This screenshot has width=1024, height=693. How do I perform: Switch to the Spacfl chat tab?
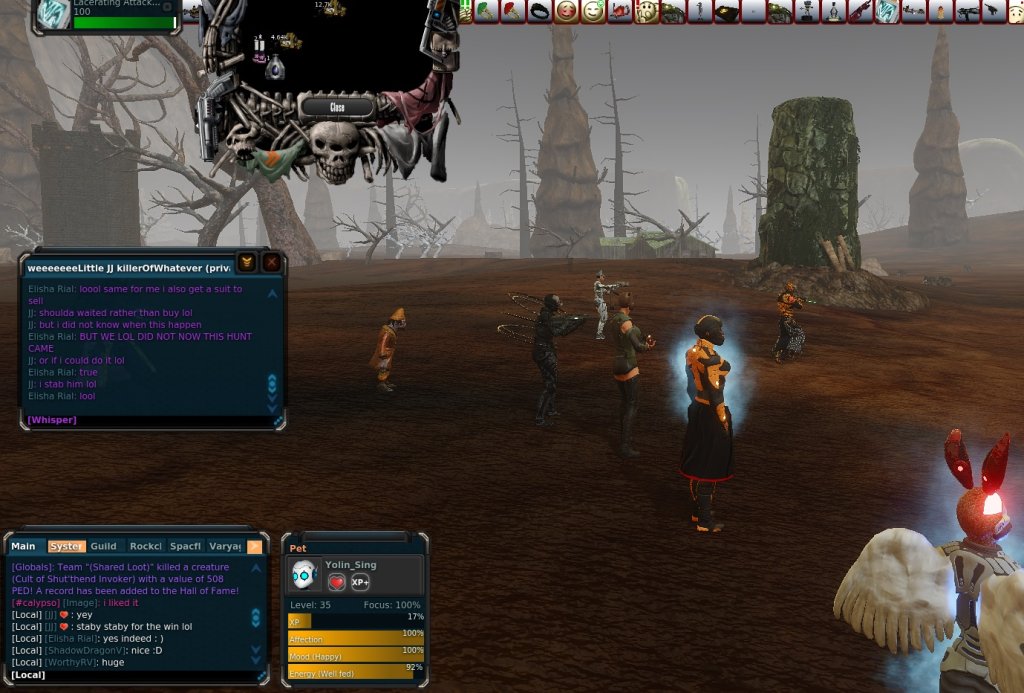pos(186,546)
